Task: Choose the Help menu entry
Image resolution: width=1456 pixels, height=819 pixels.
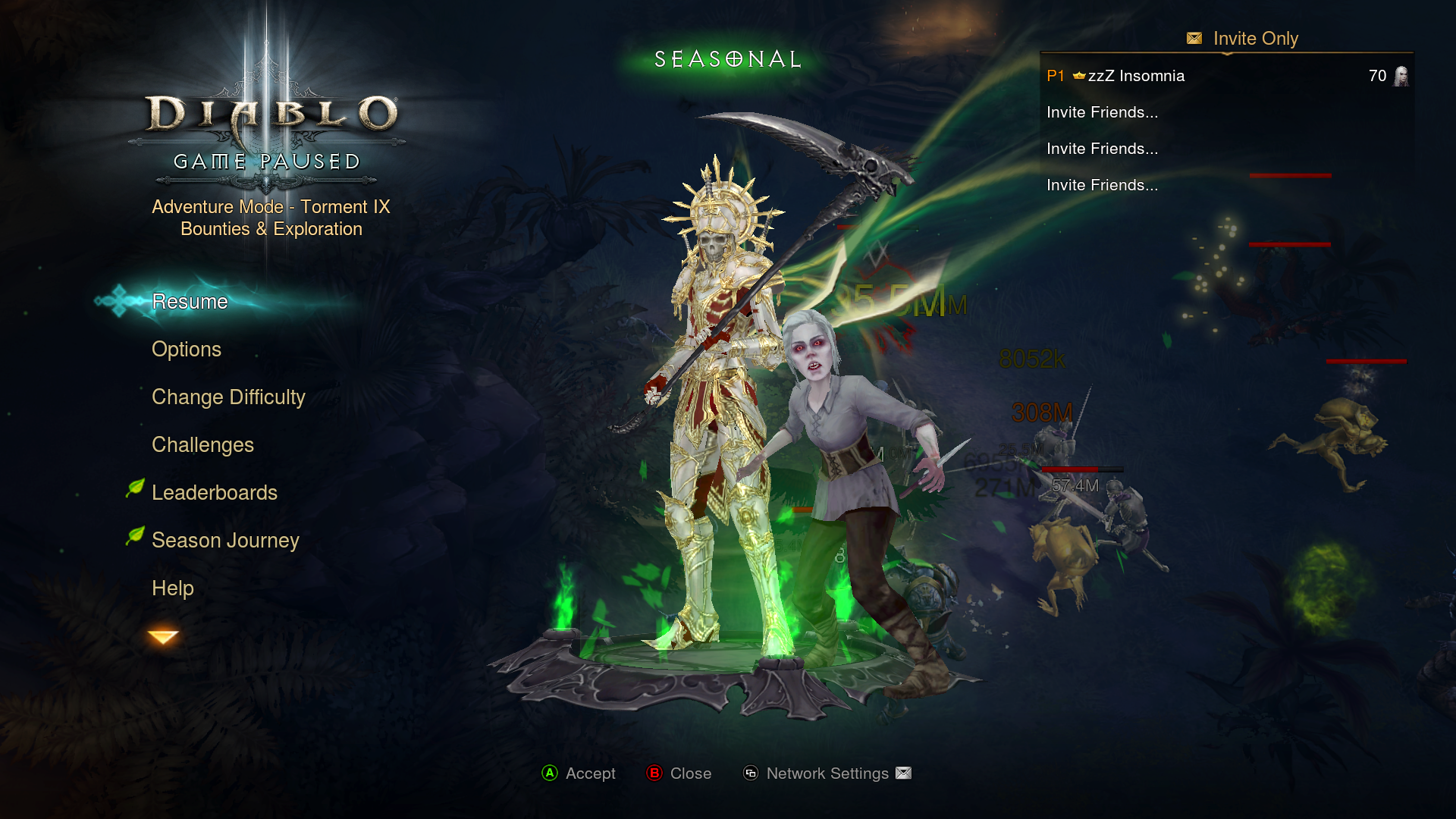Action: [173, 588]
